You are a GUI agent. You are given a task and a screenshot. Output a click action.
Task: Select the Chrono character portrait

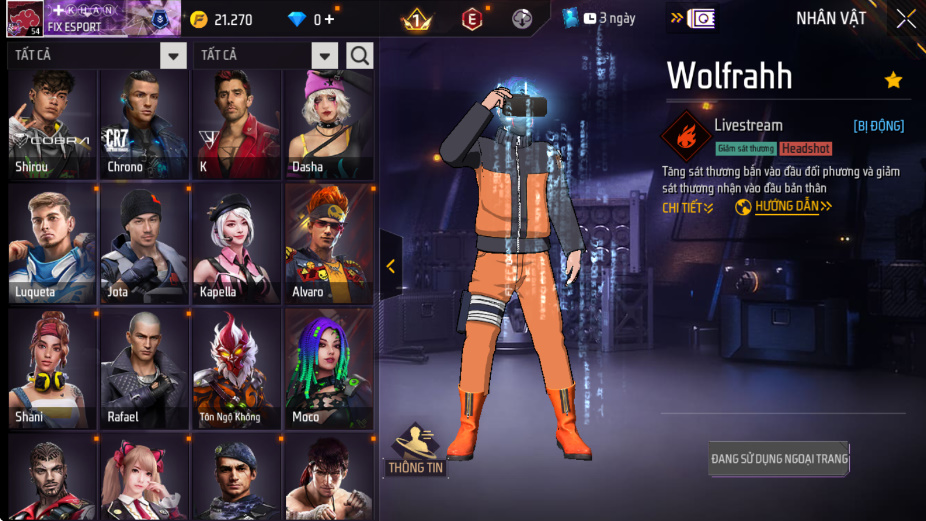144,124
